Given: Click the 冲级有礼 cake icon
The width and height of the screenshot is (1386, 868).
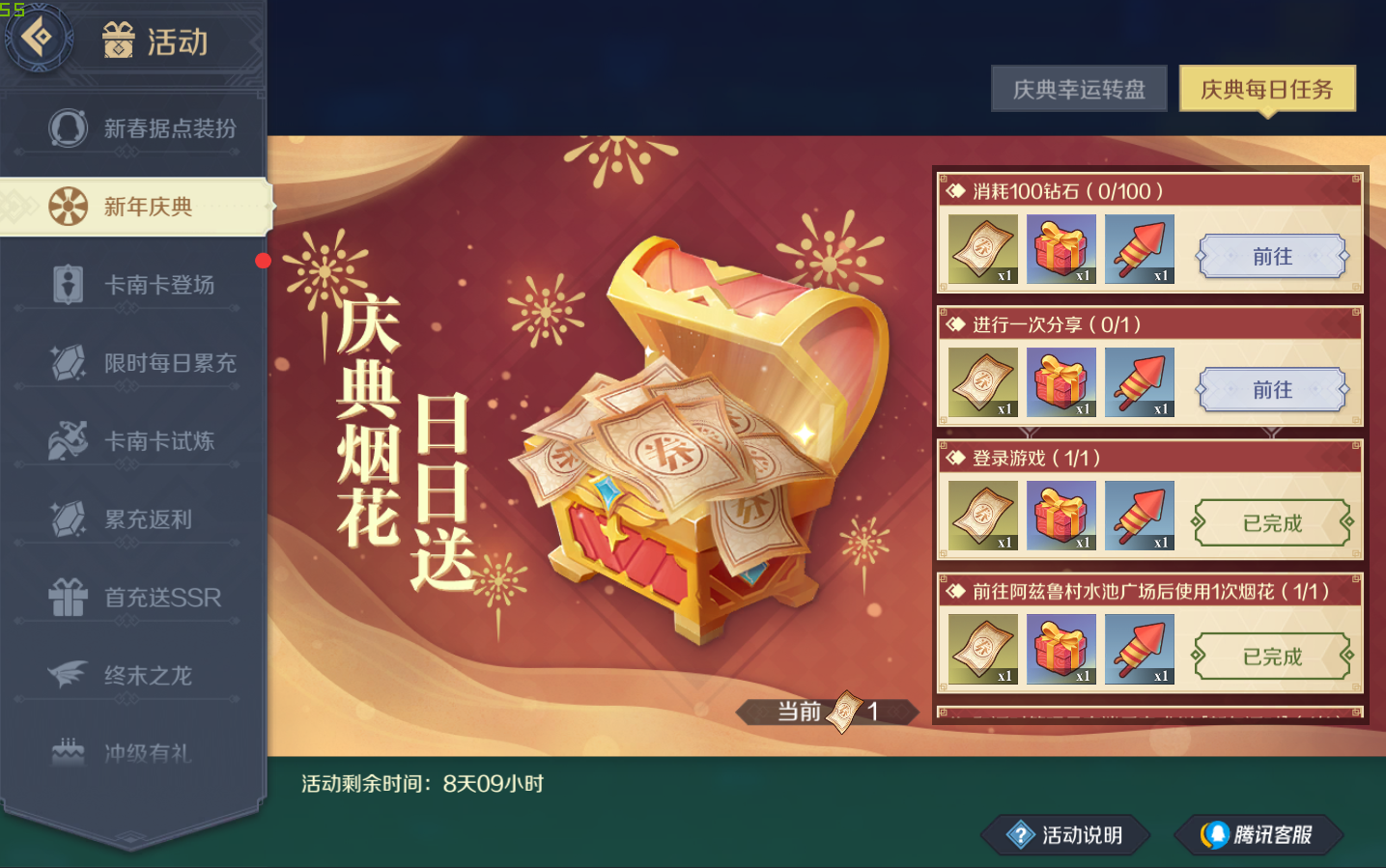Looking at the screenshot, I should coord(68,754).
